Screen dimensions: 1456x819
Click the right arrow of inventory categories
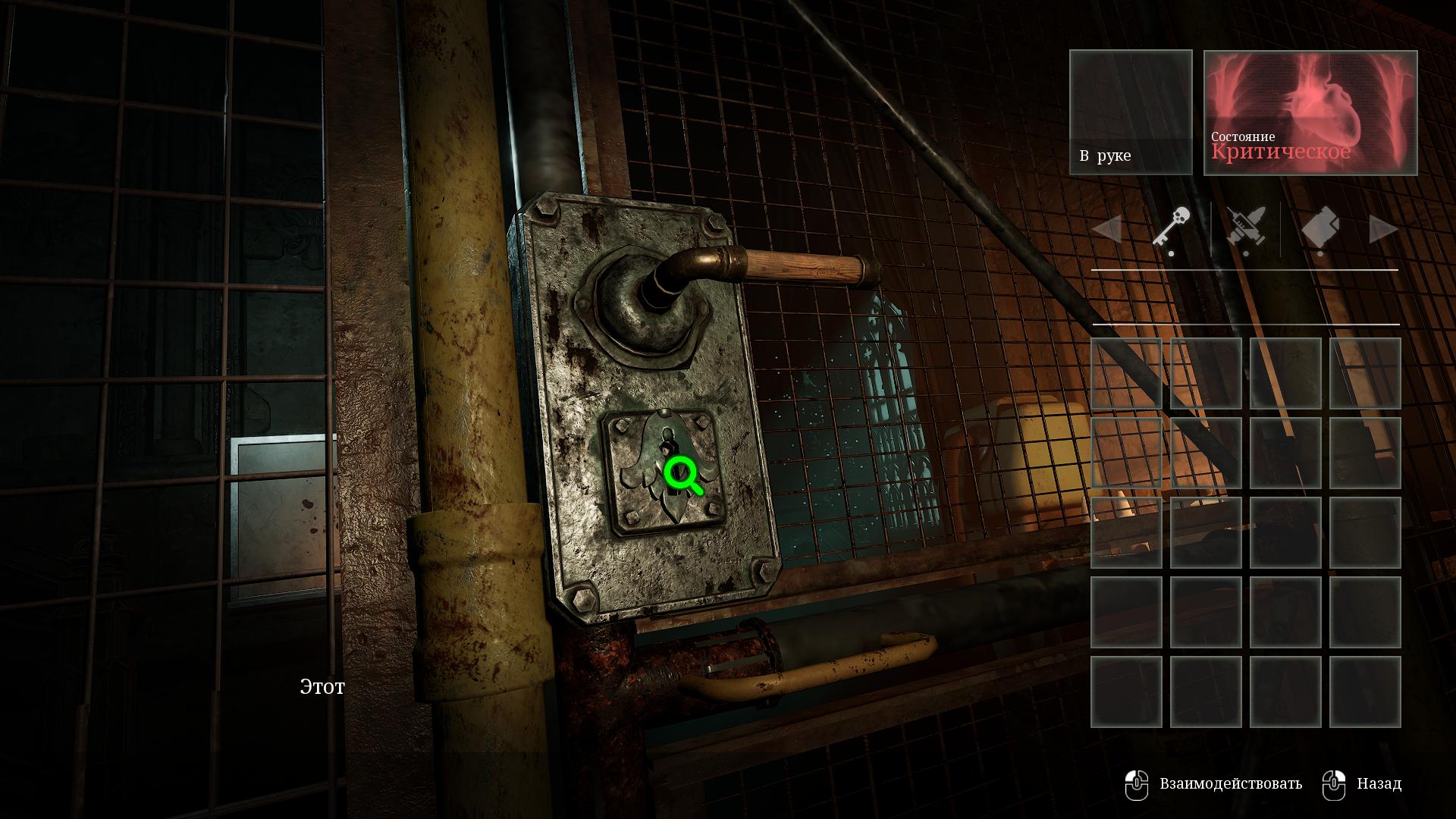[x=1384, y=229]
